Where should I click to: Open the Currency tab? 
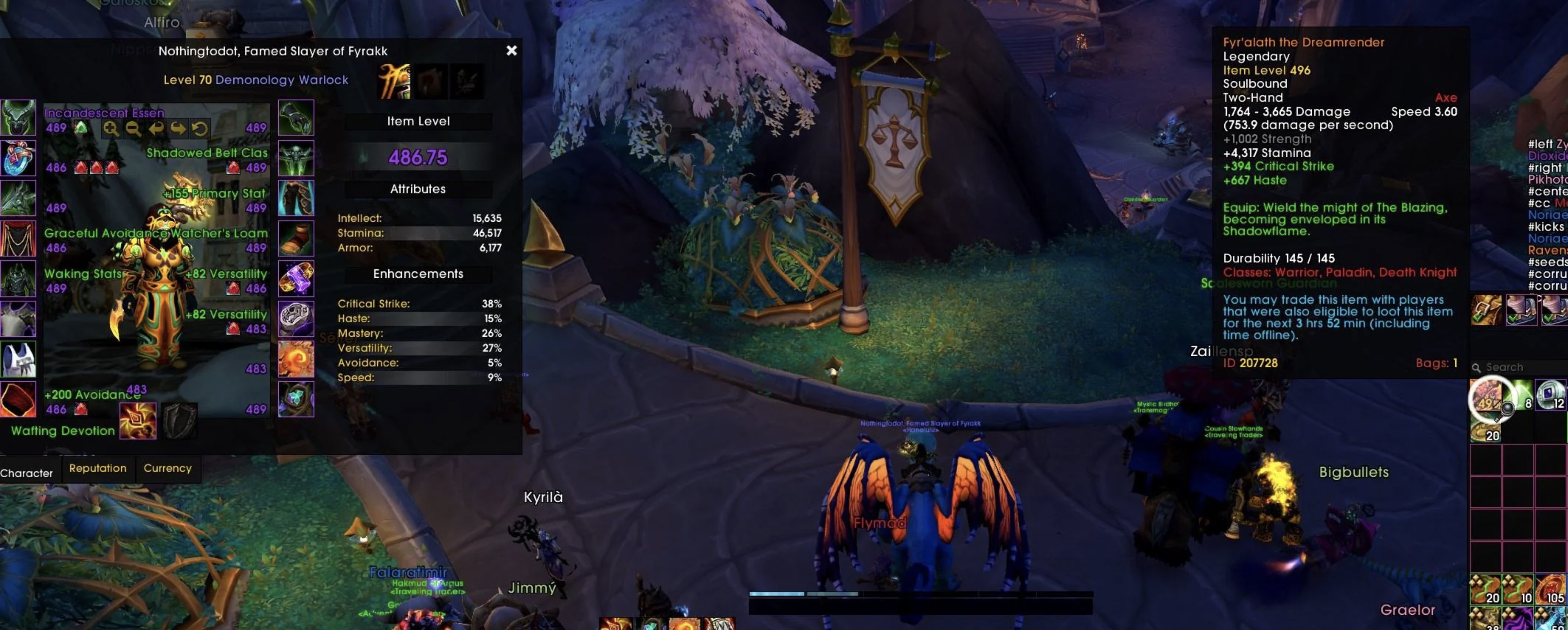point(168,468)
